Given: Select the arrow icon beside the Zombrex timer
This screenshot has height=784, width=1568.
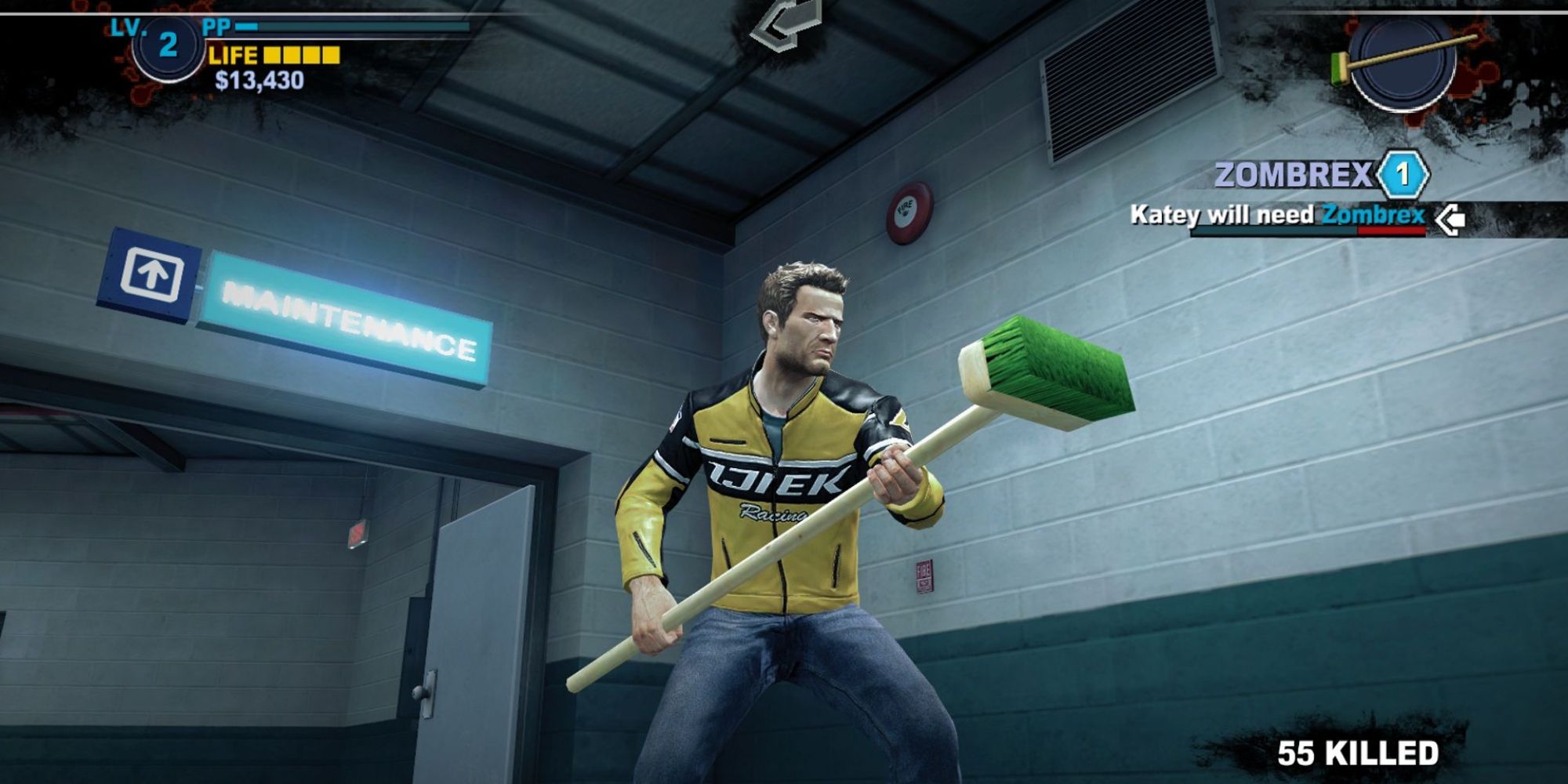Looking at the screenshot, I should click(1450, 218).
